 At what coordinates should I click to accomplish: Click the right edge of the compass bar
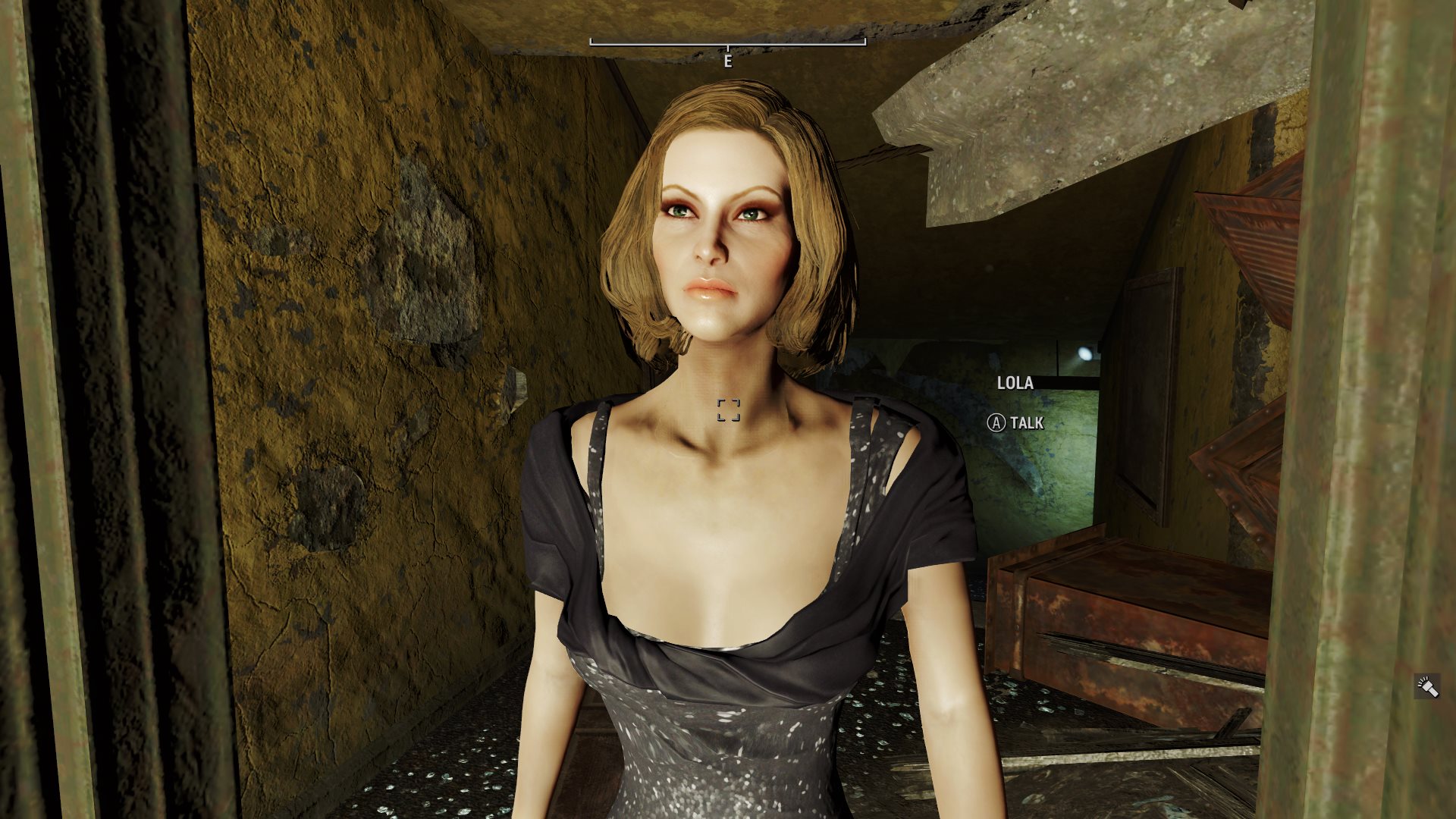[x=865, y=43]
